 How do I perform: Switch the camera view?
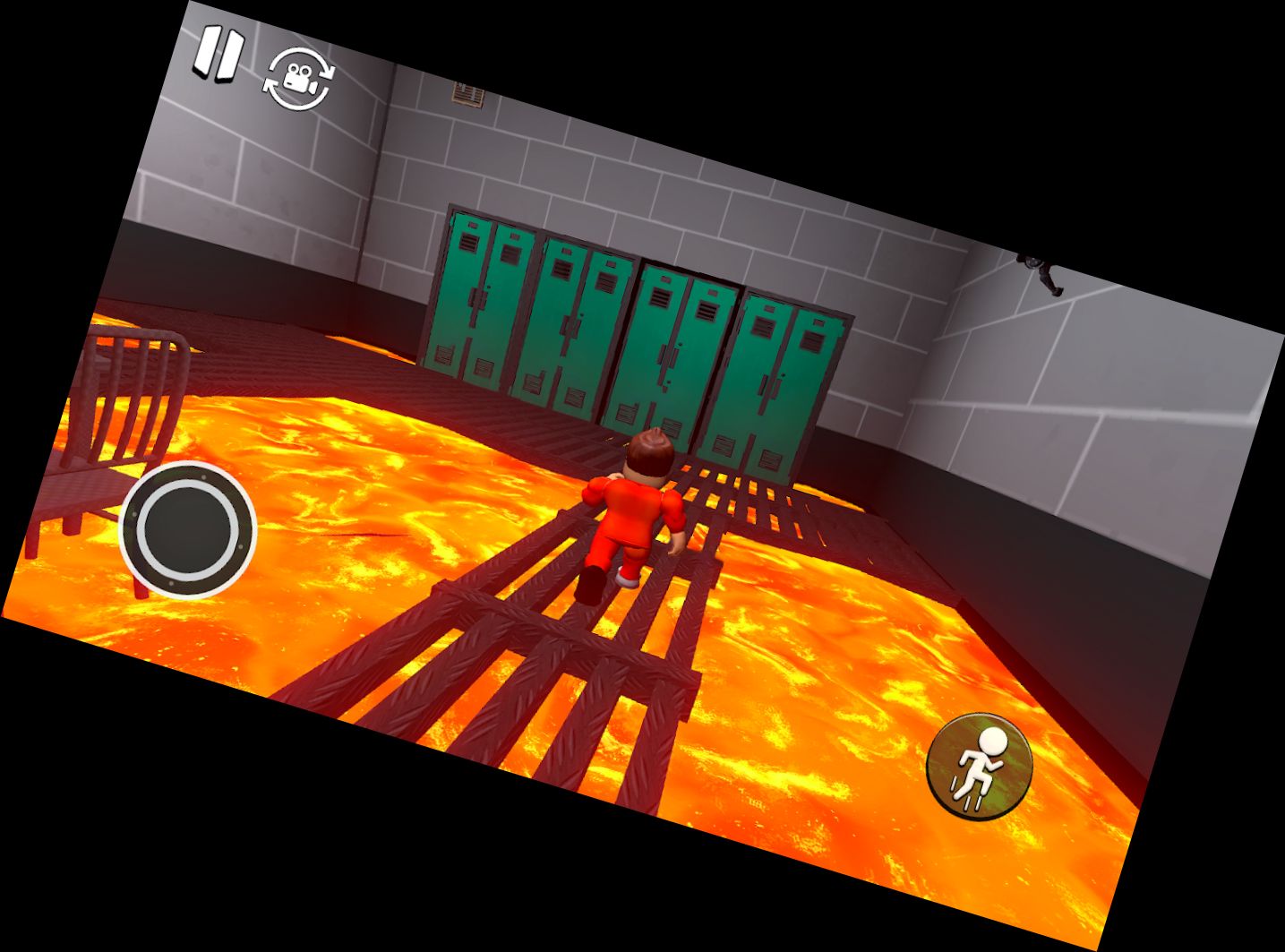click(x=299, y=79)
